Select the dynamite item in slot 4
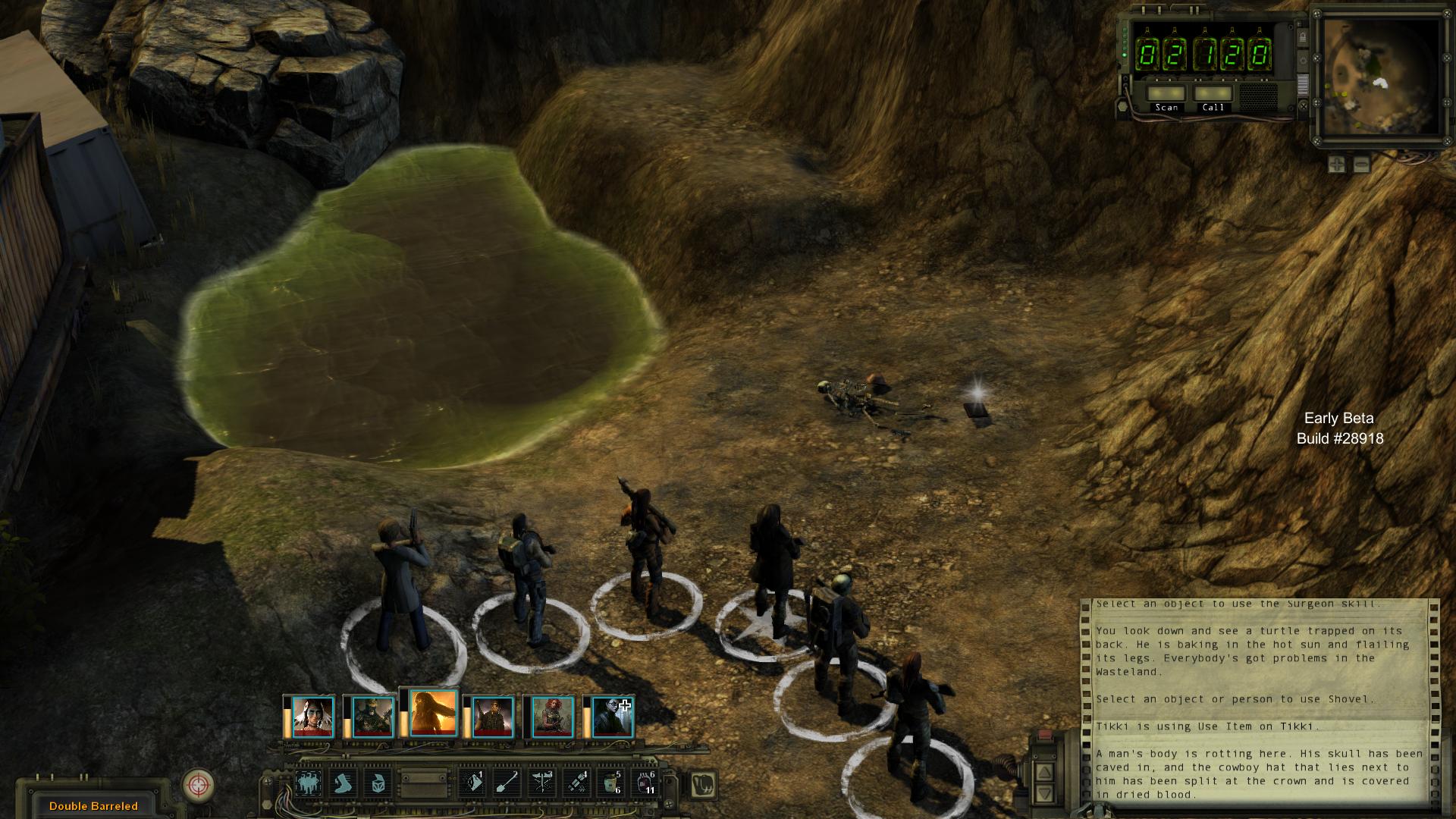 (576, 783)
